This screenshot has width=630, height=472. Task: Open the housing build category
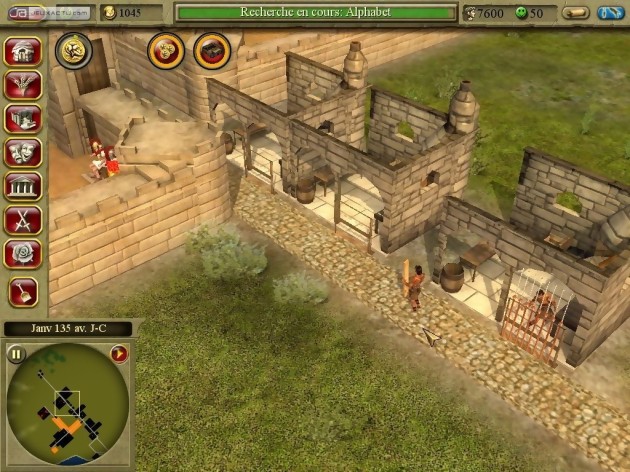(23, 52)
